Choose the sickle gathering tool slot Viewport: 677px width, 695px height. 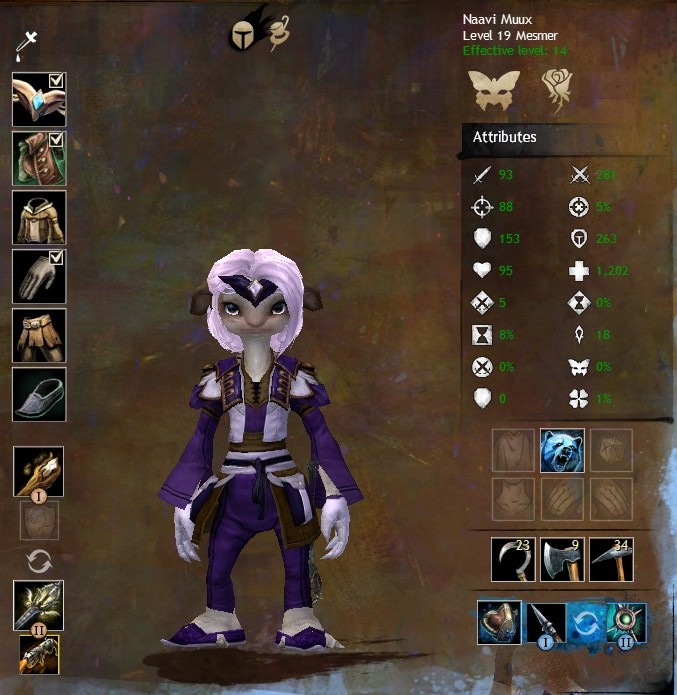[x=513, y=558]
